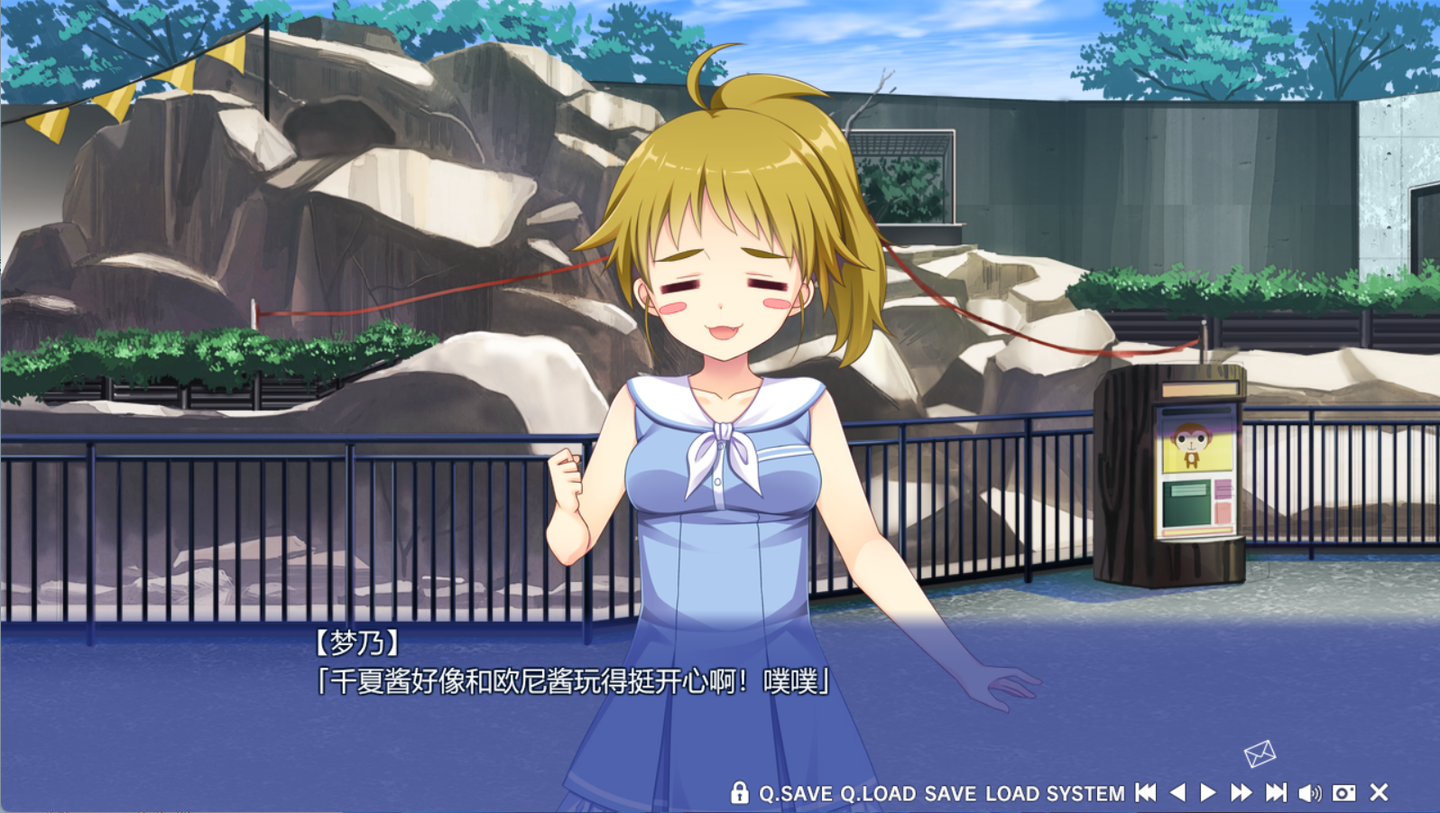Quick save with Q.SAVE
Screen dimensions: 1440x813
coord(795,793)
